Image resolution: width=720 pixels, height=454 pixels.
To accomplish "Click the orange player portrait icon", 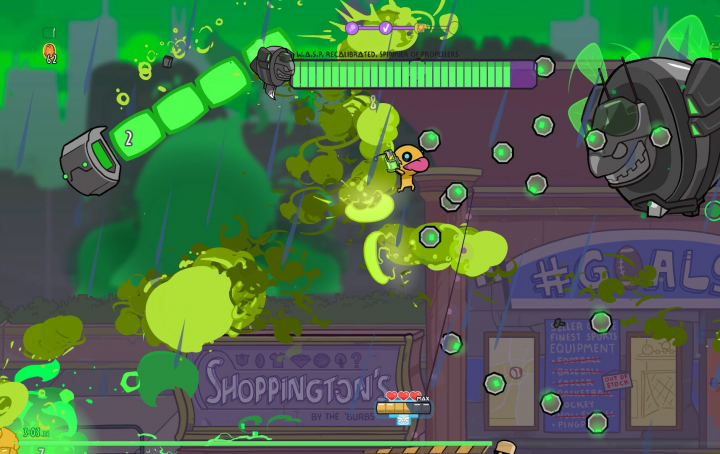I will point(50,51).
